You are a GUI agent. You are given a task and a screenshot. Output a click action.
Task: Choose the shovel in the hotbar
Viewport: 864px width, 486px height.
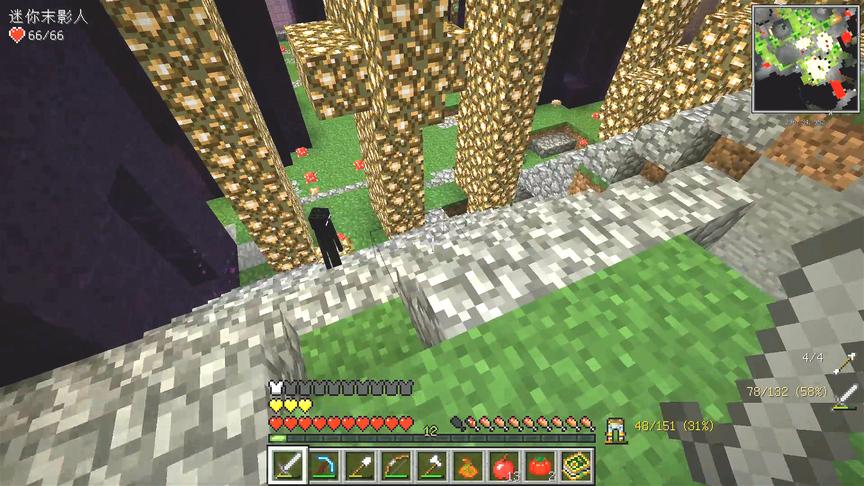(x=360, y=465)
